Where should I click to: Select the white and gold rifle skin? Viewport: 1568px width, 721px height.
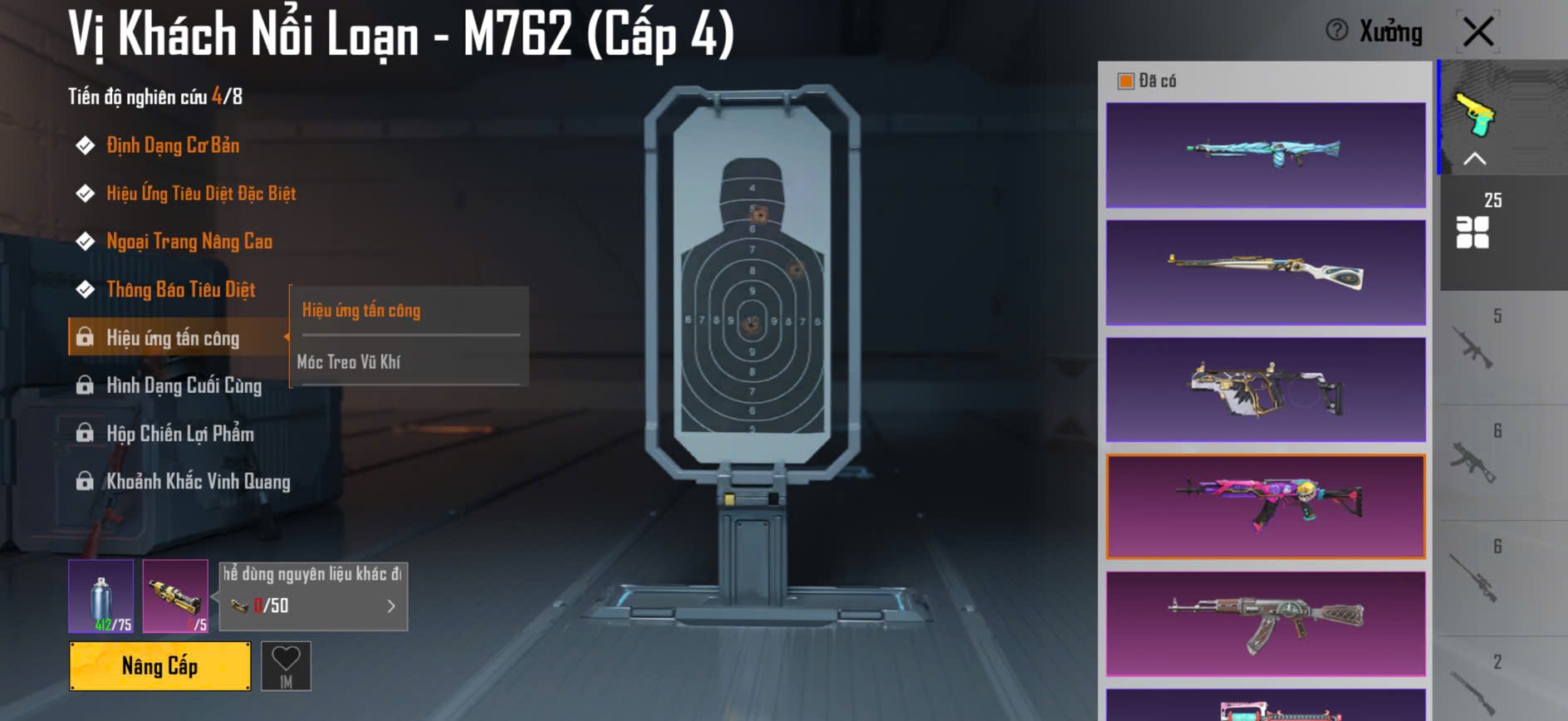(x=1265, y=272)
